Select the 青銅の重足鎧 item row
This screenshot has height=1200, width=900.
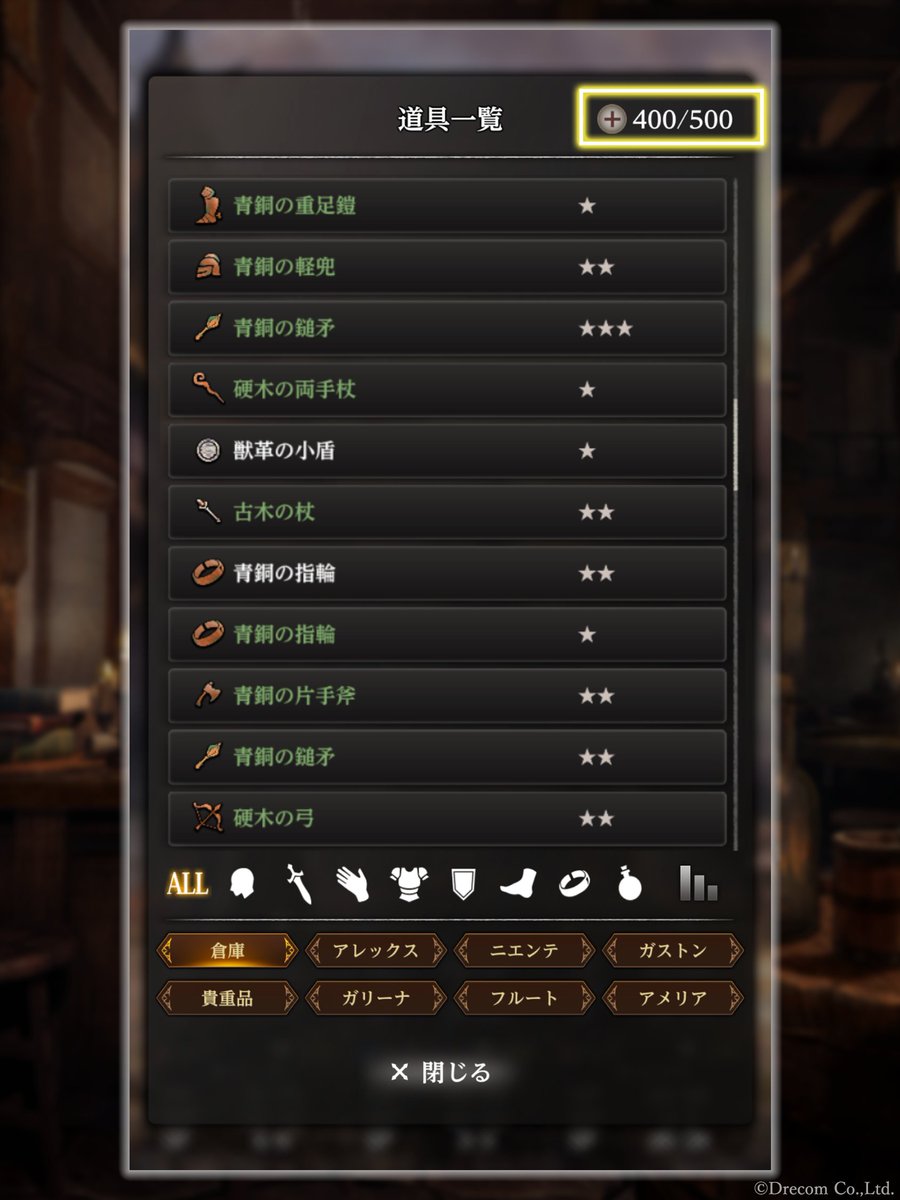tap(447, 206)
